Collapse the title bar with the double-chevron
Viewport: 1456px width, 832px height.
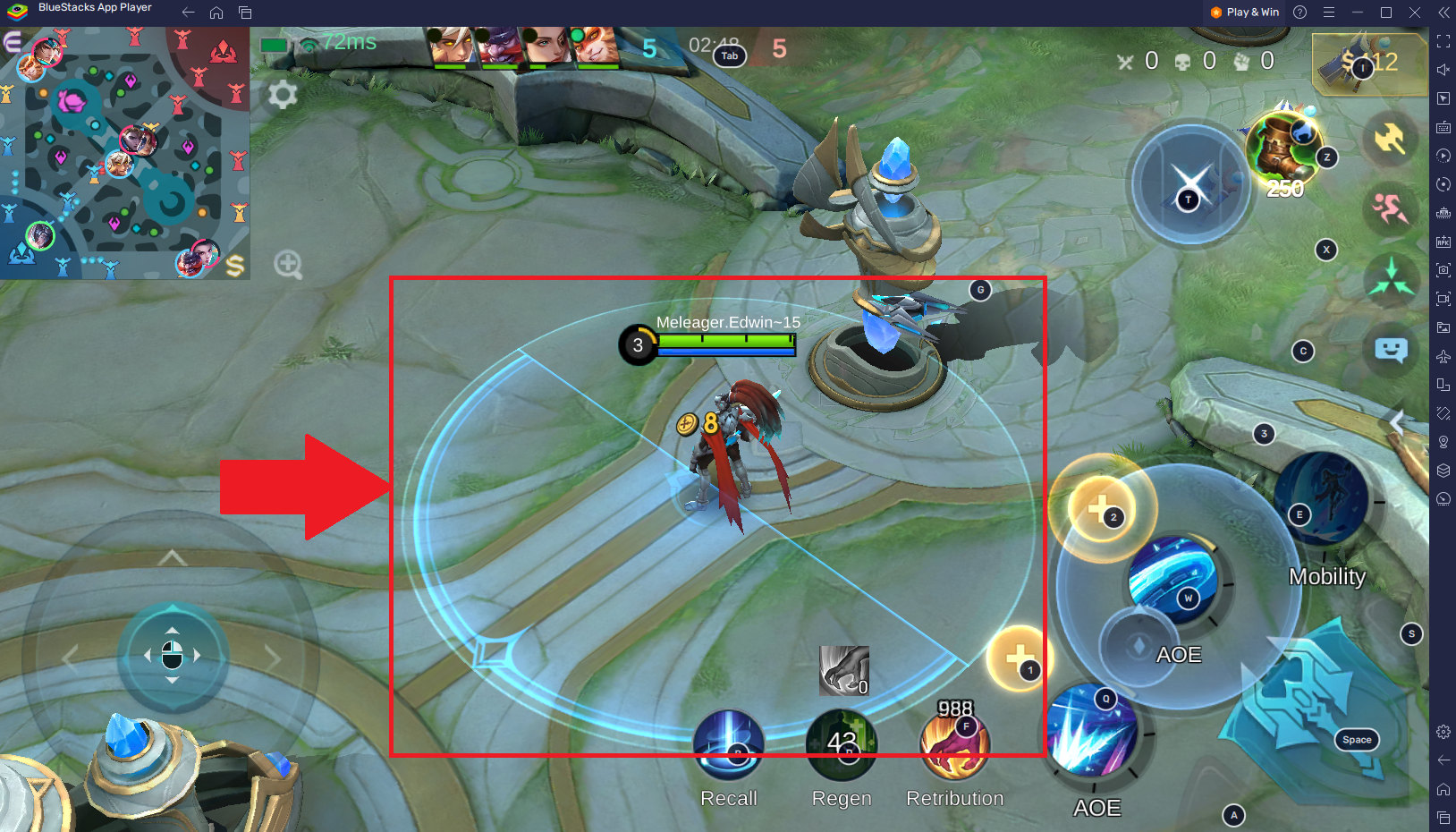pos(1443,13)
